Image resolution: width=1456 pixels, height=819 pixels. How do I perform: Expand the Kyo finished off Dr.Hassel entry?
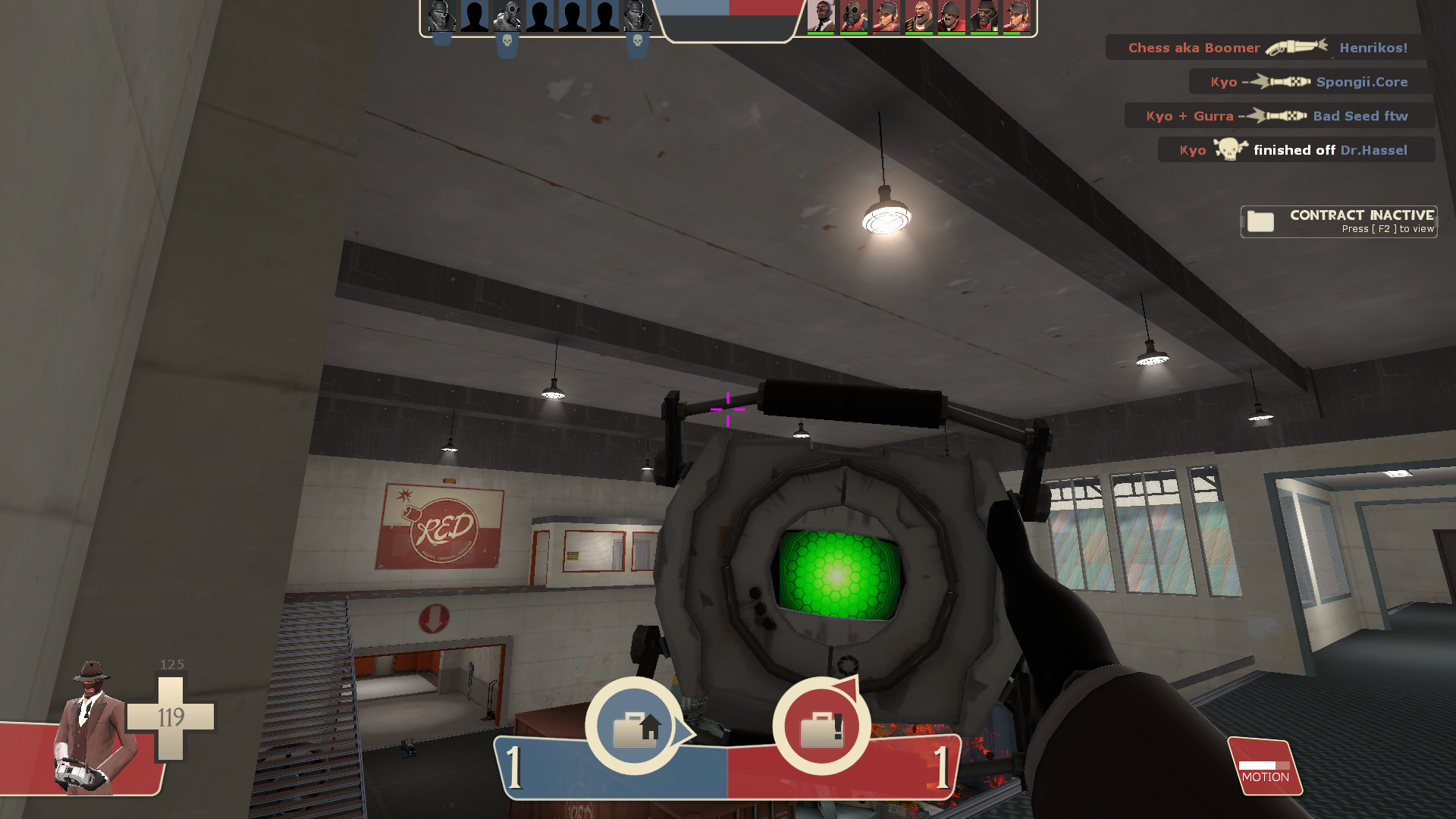pos(1297,149)
